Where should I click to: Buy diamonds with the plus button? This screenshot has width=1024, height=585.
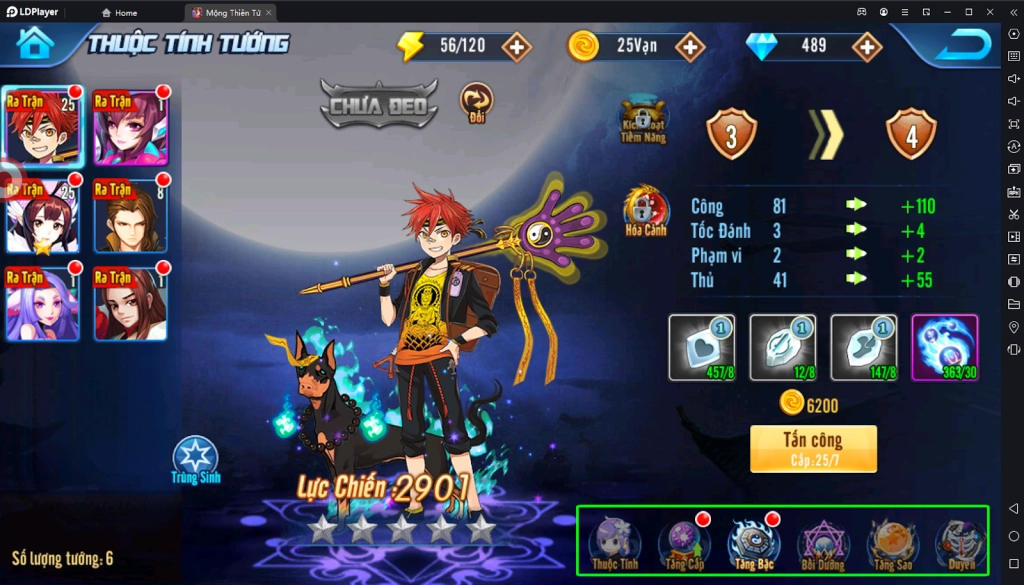pyautogui.click(x=866, y=46)
